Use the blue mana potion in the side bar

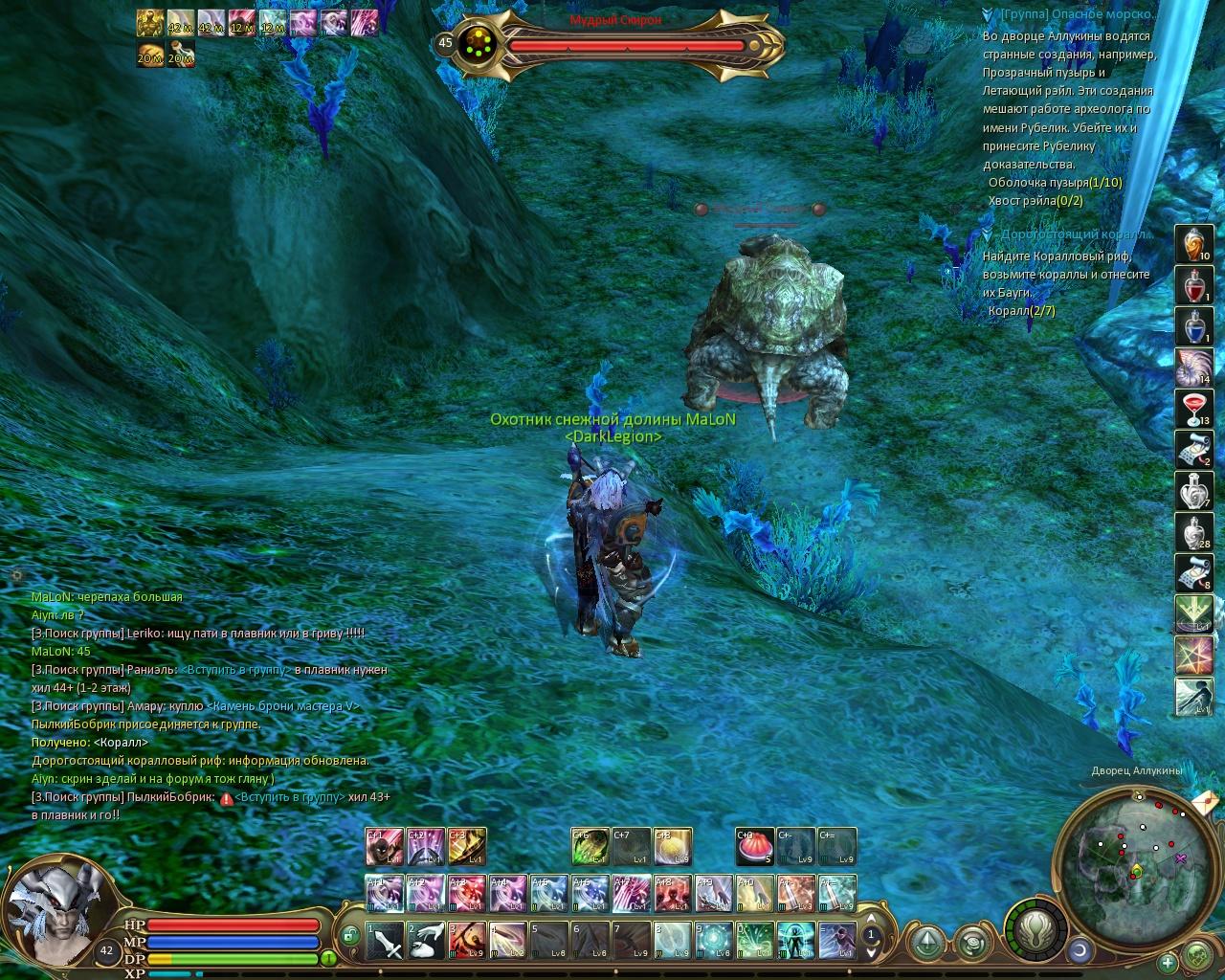(x=1193, y=325)
